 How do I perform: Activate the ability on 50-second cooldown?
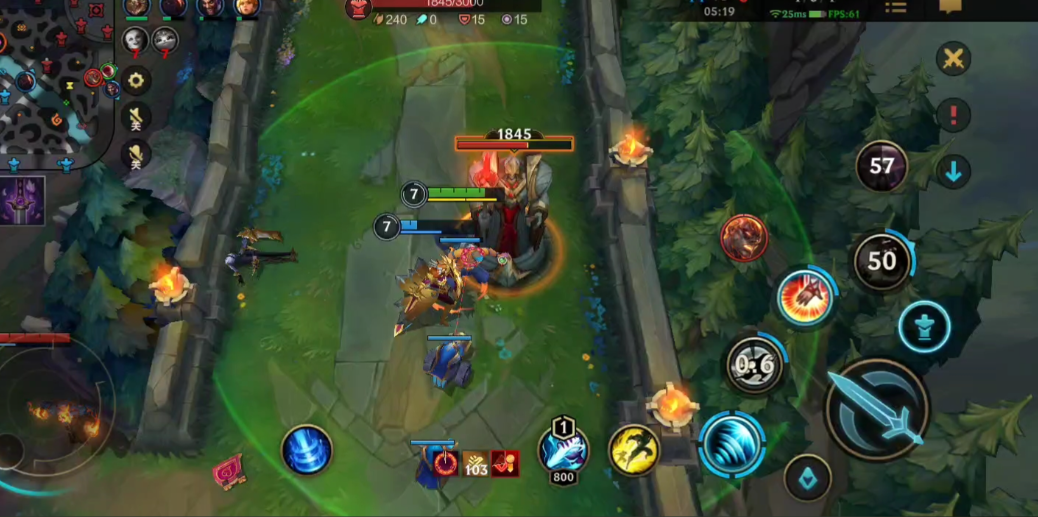(x=881, y=262)
